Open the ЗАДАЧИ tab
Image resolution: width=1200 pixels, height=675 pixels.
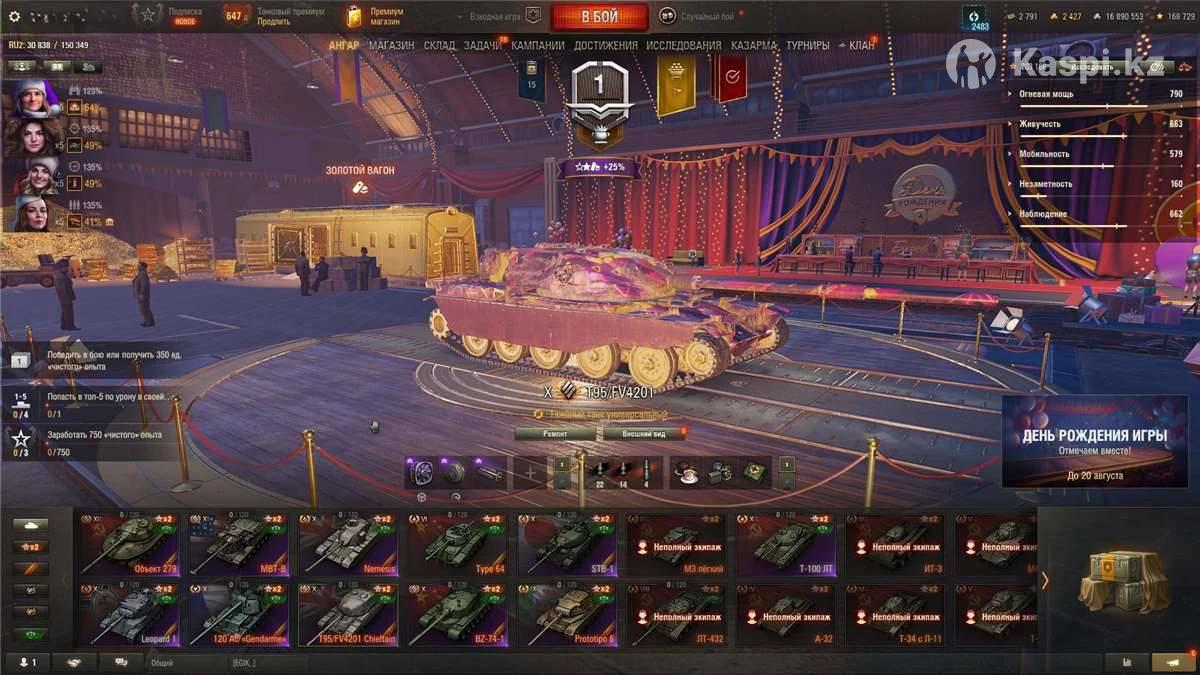(483, 46)
